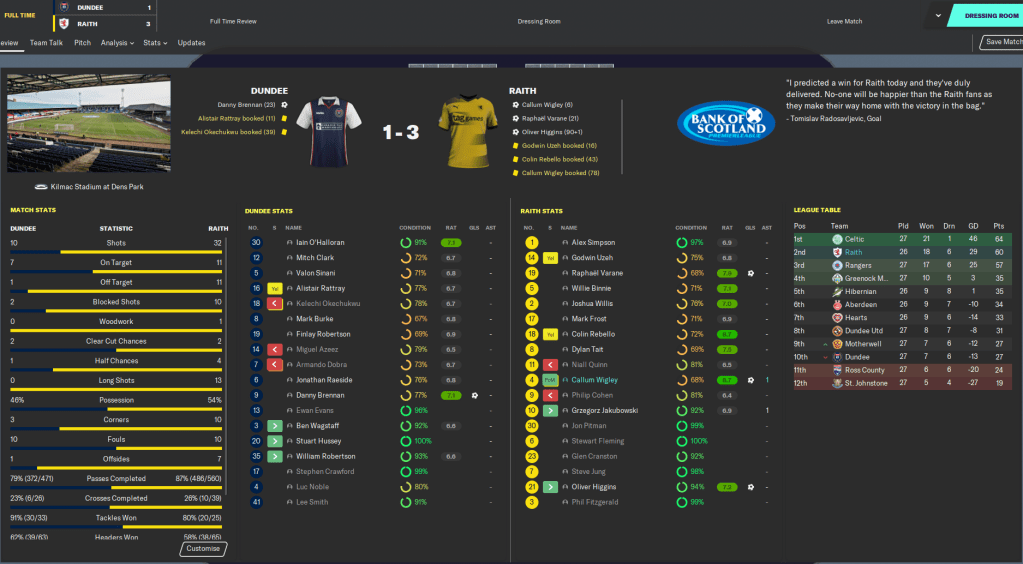Click the Customise match stats button
This screenshot has width=1023, height=564.
point(205,548)
